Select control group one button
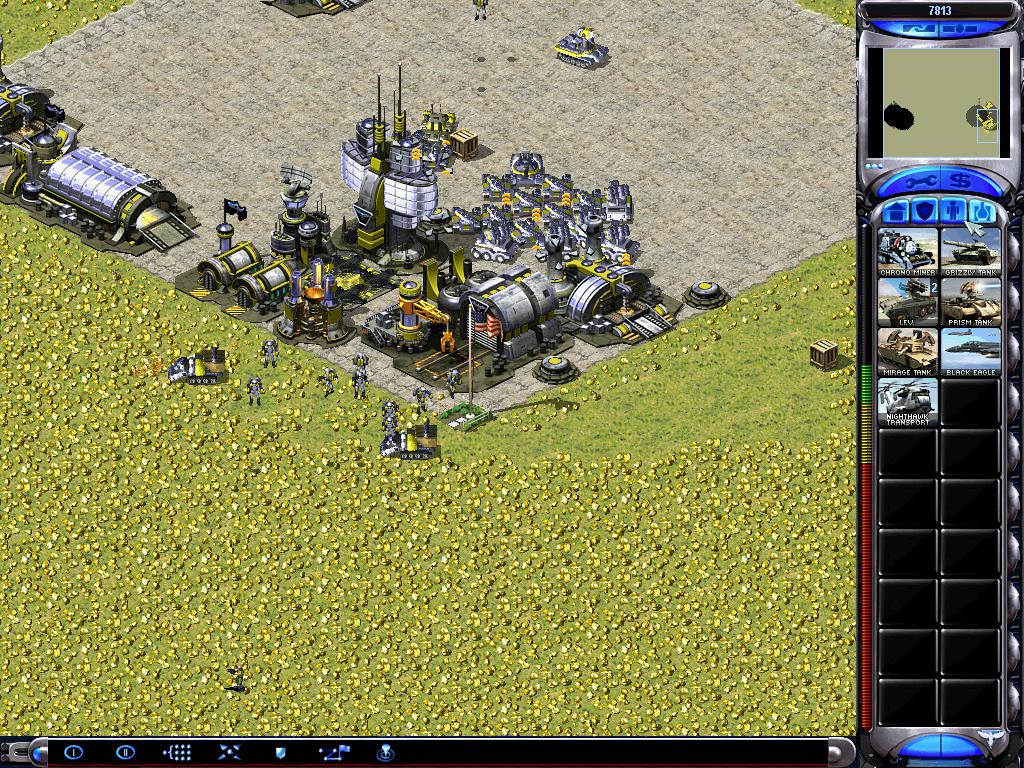The height and width of the screenshot is (768, 1024). (x=74, y=752)
